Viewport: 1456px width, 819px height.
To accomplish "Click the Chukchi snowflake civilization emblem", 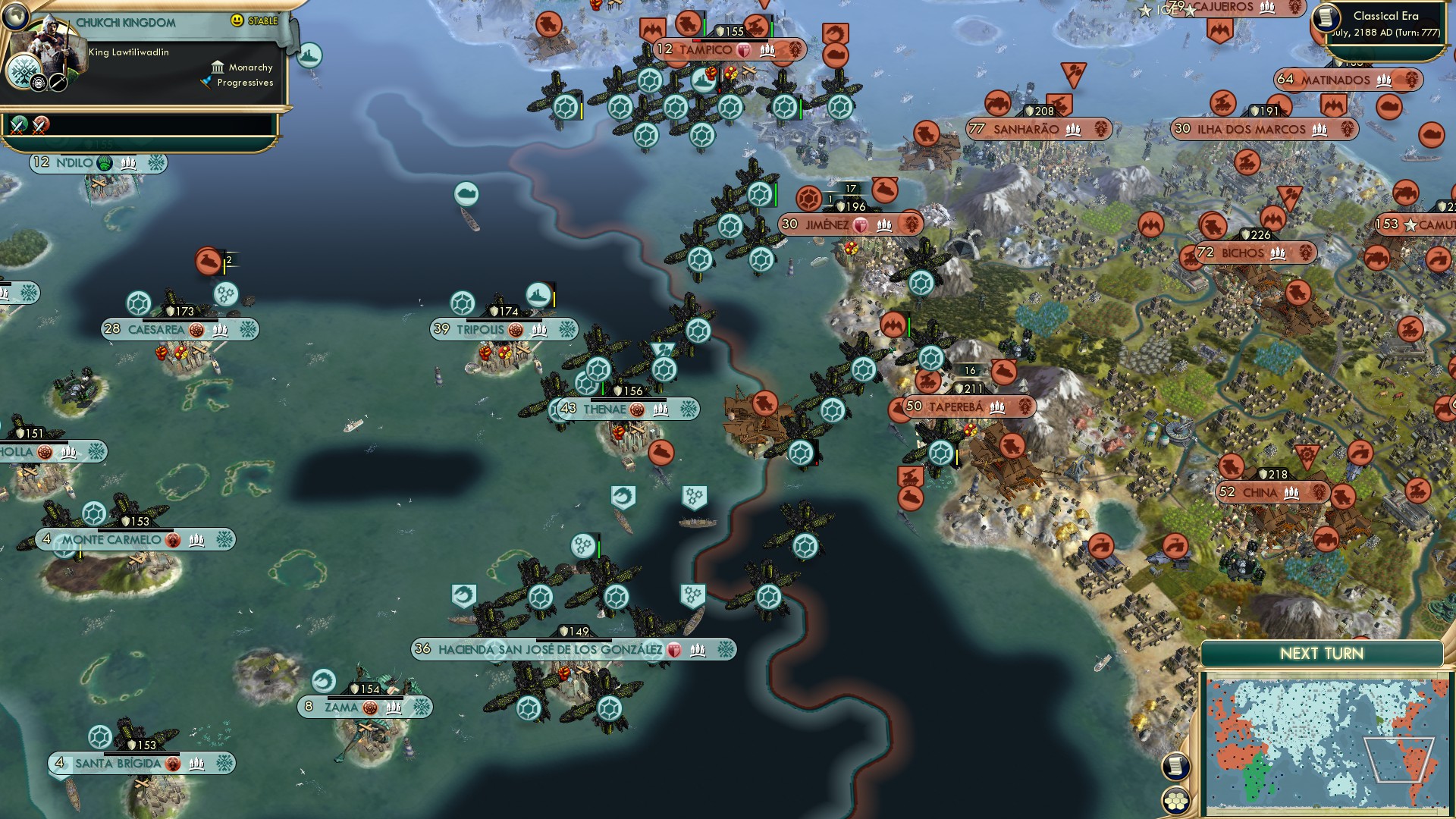I will (24, 70).
